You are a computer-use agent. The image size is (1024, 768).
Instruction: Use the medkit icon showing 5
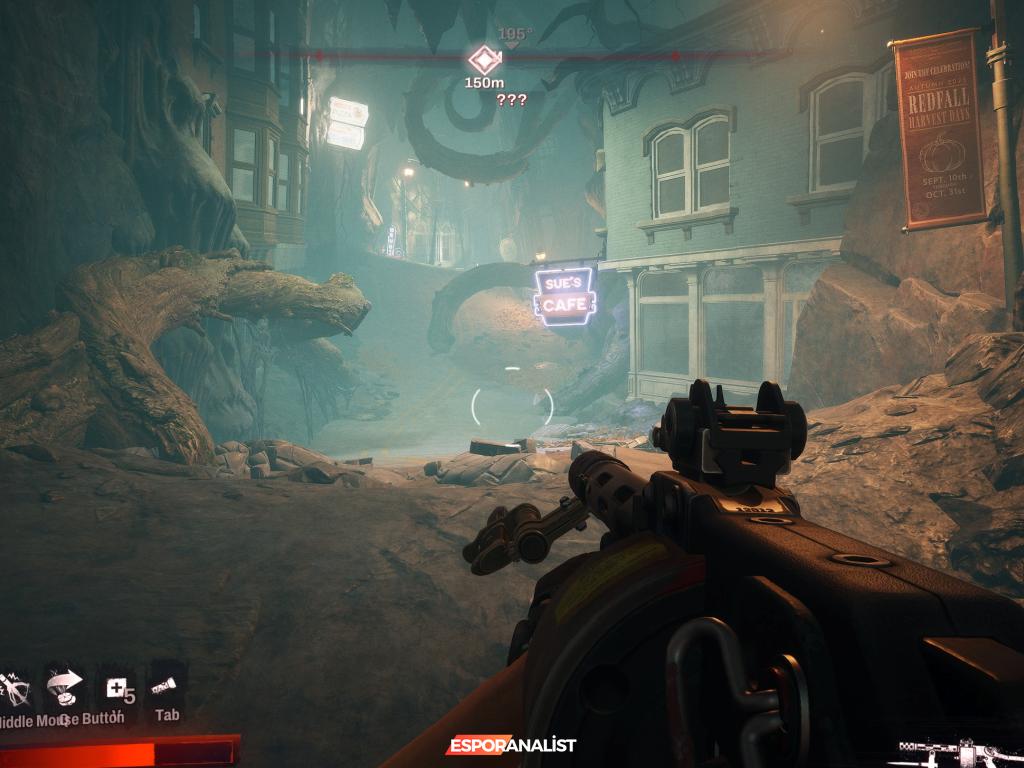point(117,688)
